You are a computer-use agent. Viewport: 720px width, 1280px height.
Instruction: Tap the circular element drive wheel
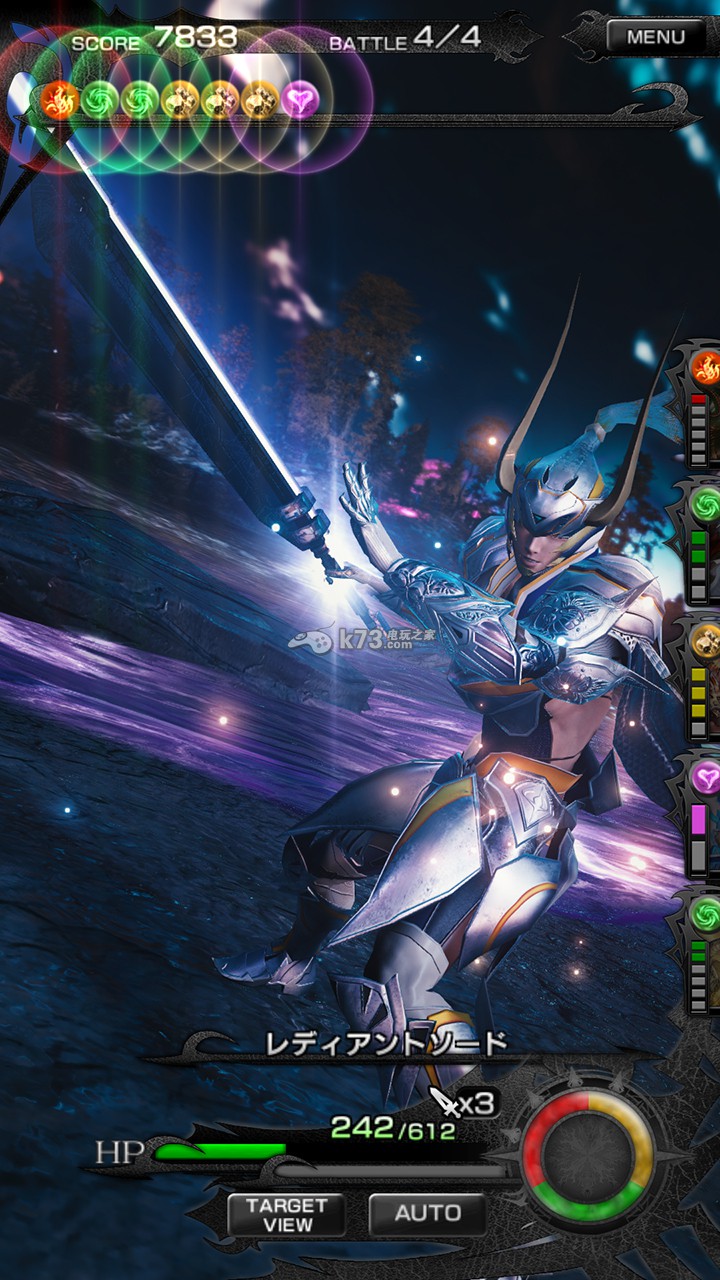[x=587, y=1156]
